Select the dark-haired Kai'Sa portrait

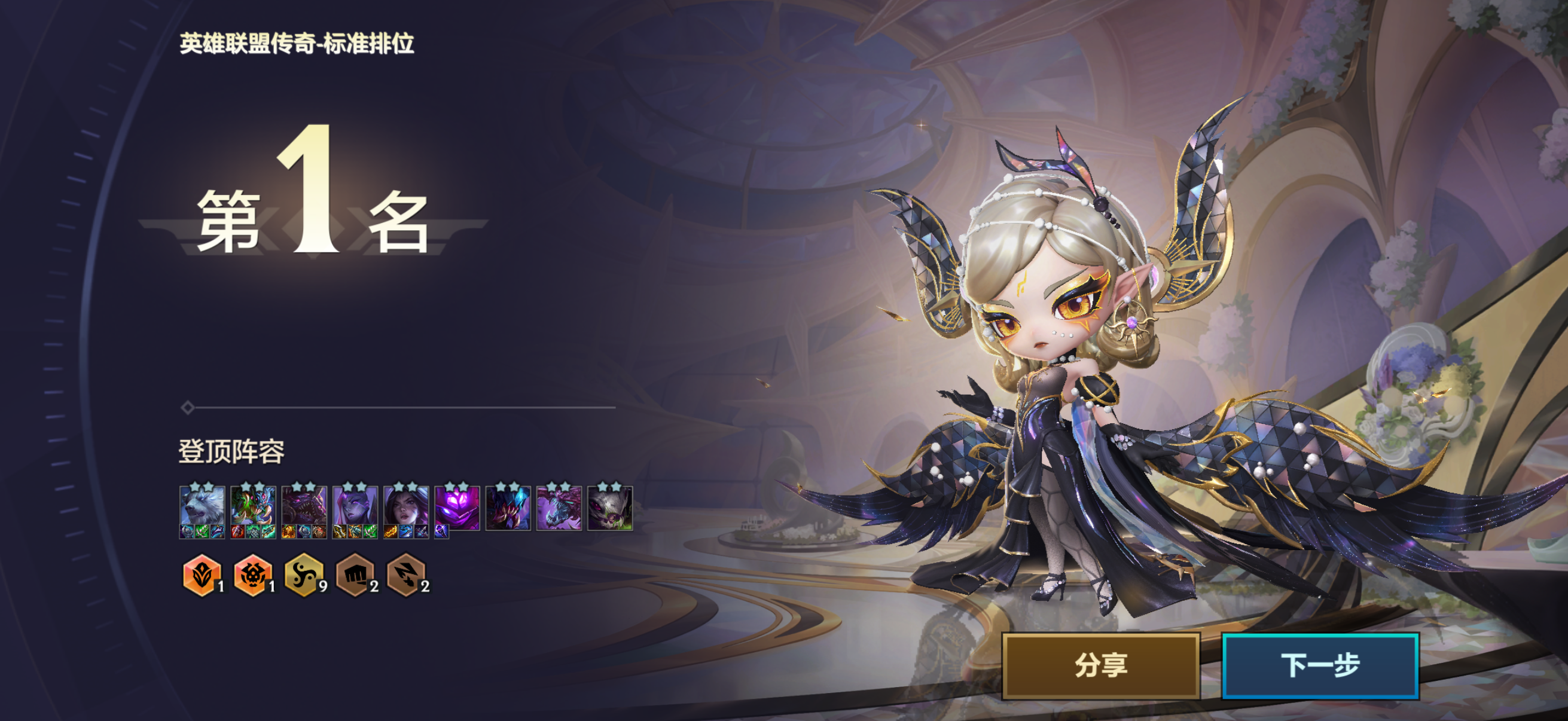point(406,506)
